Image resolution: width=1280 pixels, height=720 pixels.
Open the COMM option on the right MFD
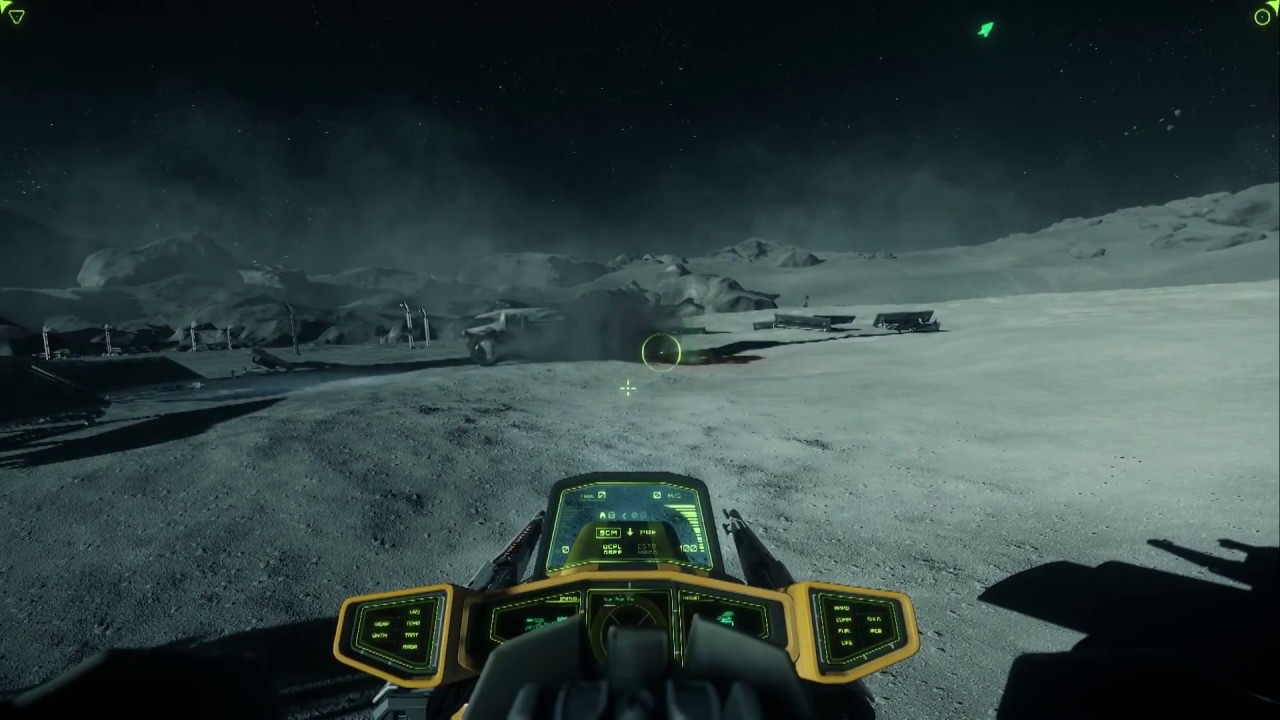tap(843, 620)
